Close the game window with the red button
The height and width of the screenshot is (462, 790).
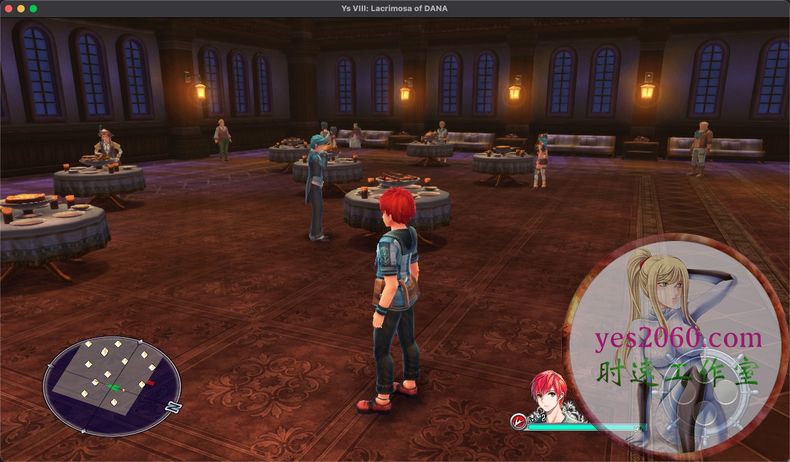tap(7, 8)
